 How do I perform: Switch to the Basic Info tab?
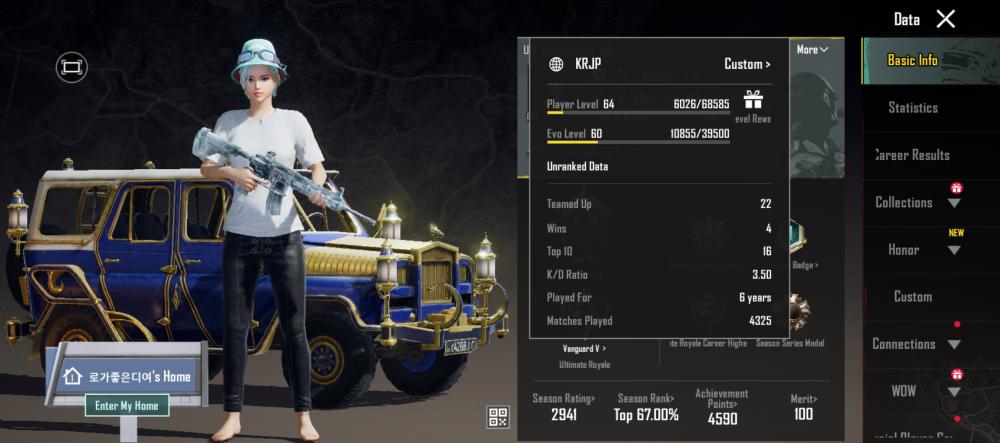pyautogui.click(x=912, y=60)
